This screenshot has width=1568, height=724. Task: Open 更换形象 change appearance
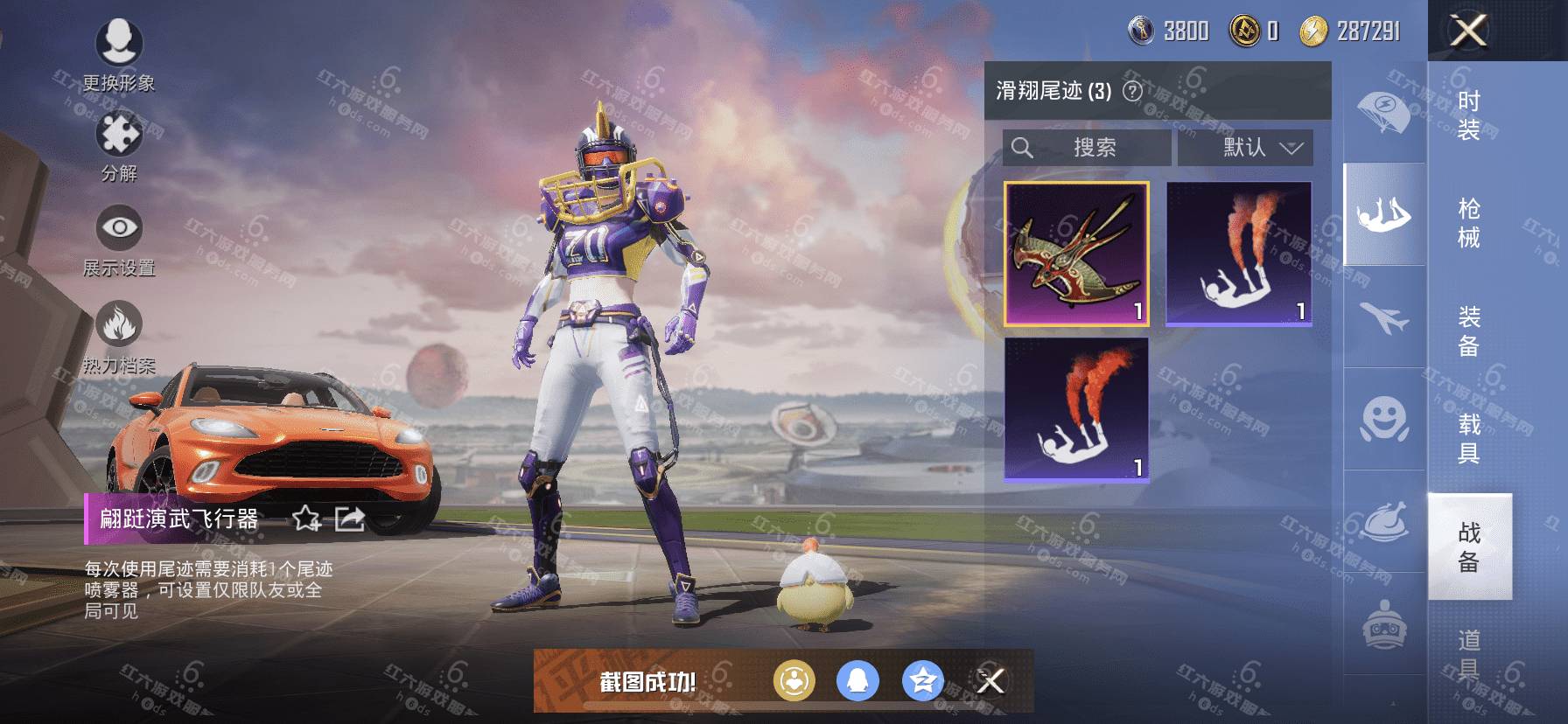point(119,54)
